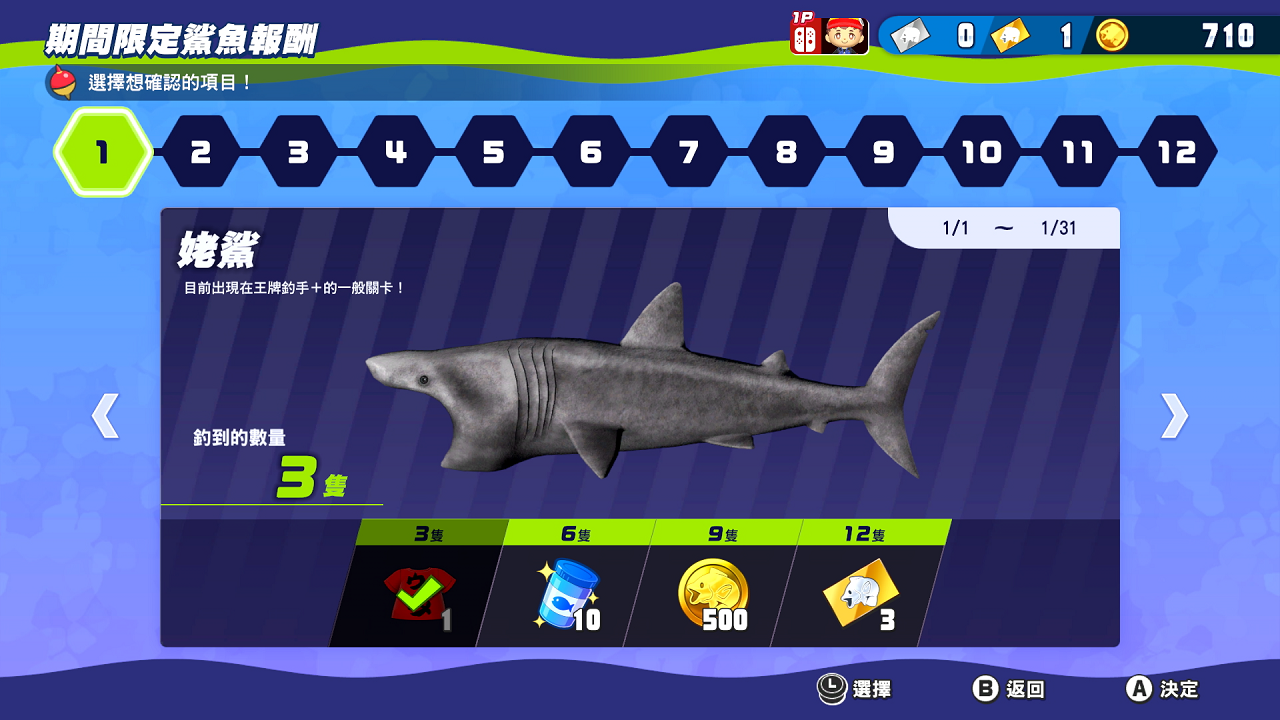The image size is (1280, 720).
Task: Select the gold shark ticket reward
Action: (860, 597)
